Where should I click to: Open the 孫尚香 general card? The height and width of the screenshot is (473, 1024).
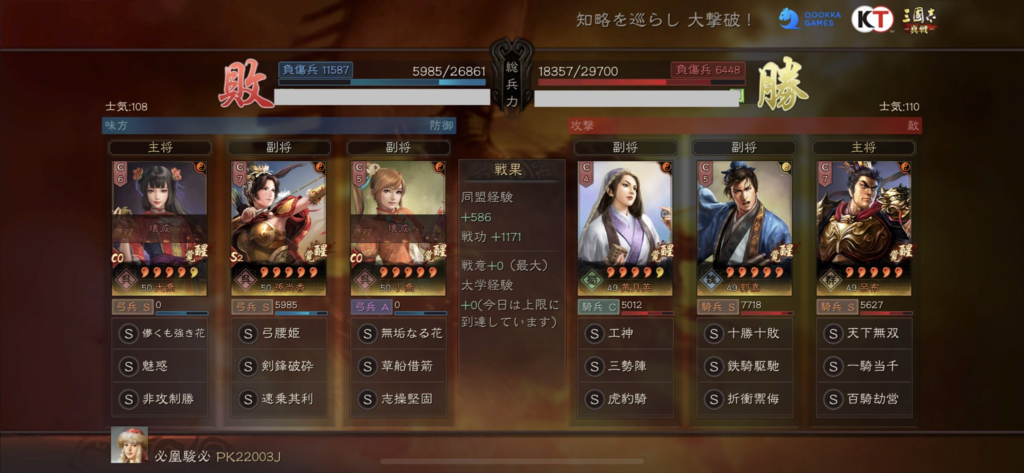pyautogui.click(x=279, y=228)
